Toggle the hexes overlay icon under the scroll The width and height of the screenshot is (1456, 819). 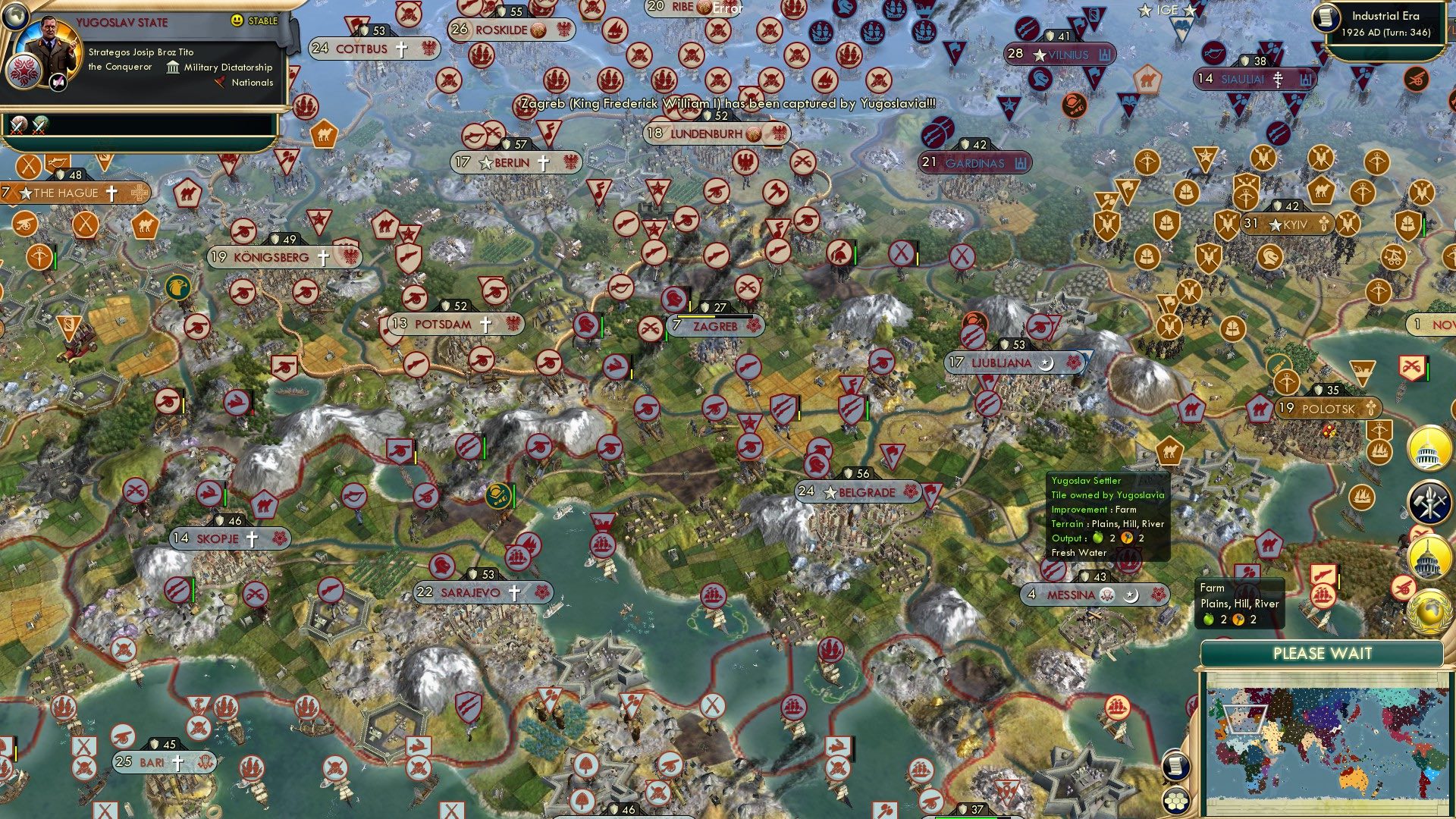point(1175,800)
